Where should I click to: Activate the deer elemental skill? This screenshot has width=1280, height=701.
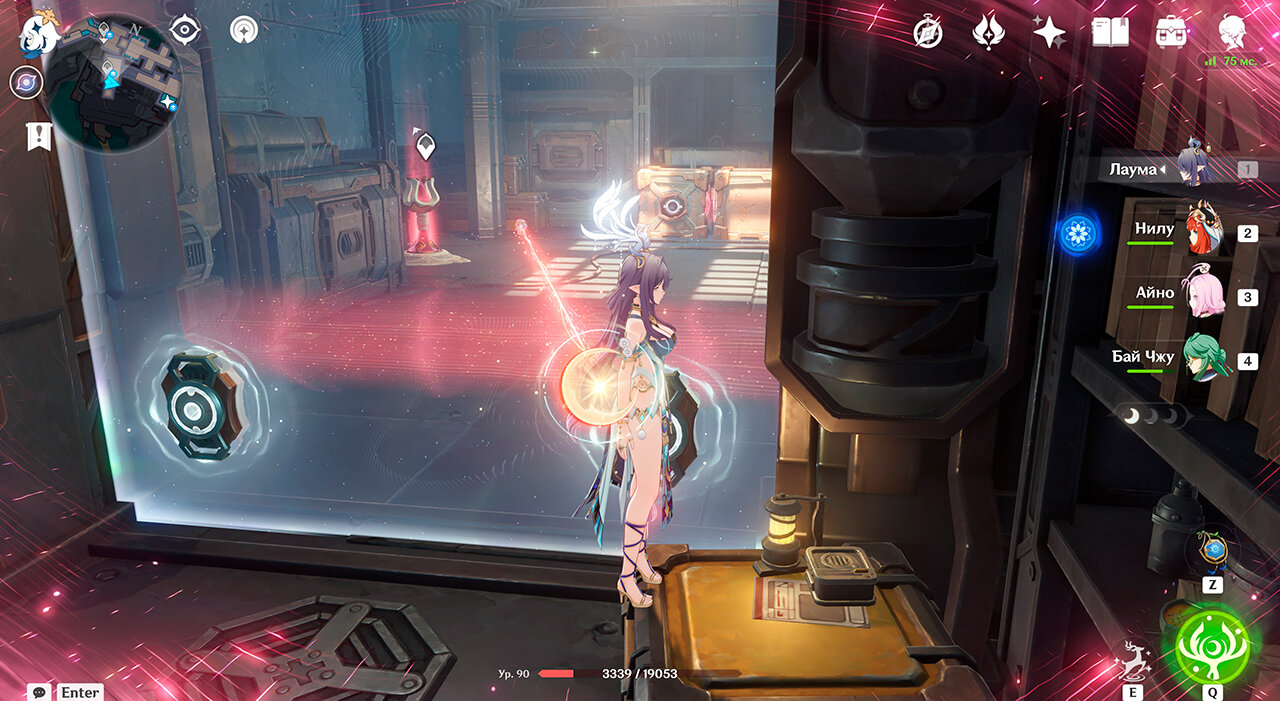[1133, 660]
